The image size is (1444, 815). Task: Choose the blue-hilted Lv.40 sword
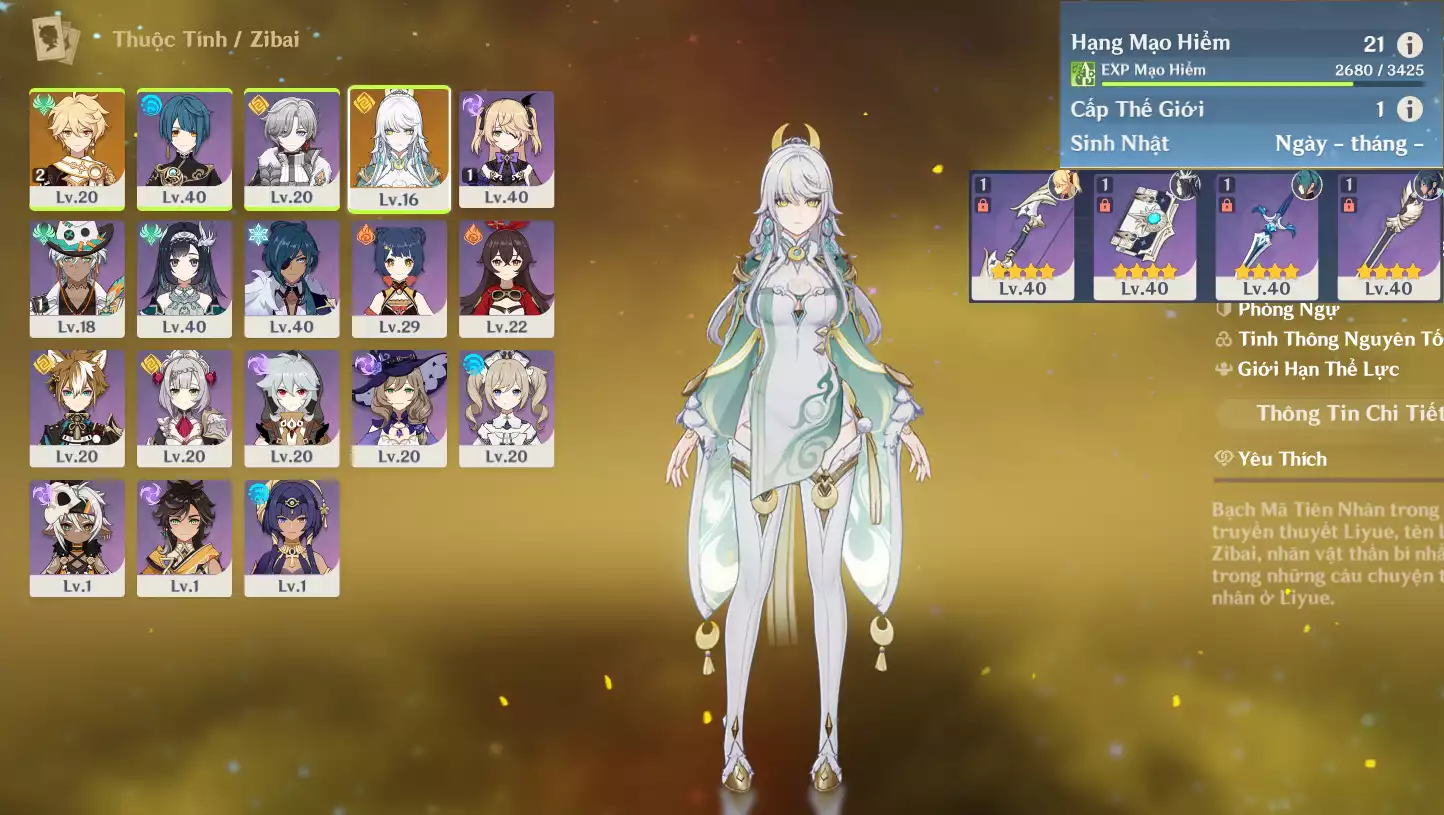1266,236
